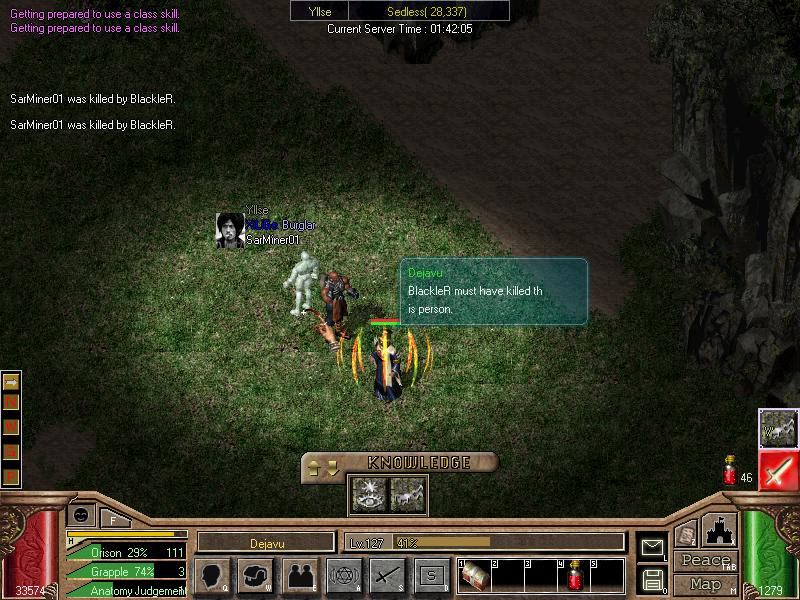
Task: Activate the horse knowledge skill
Action: coord(404,492)
